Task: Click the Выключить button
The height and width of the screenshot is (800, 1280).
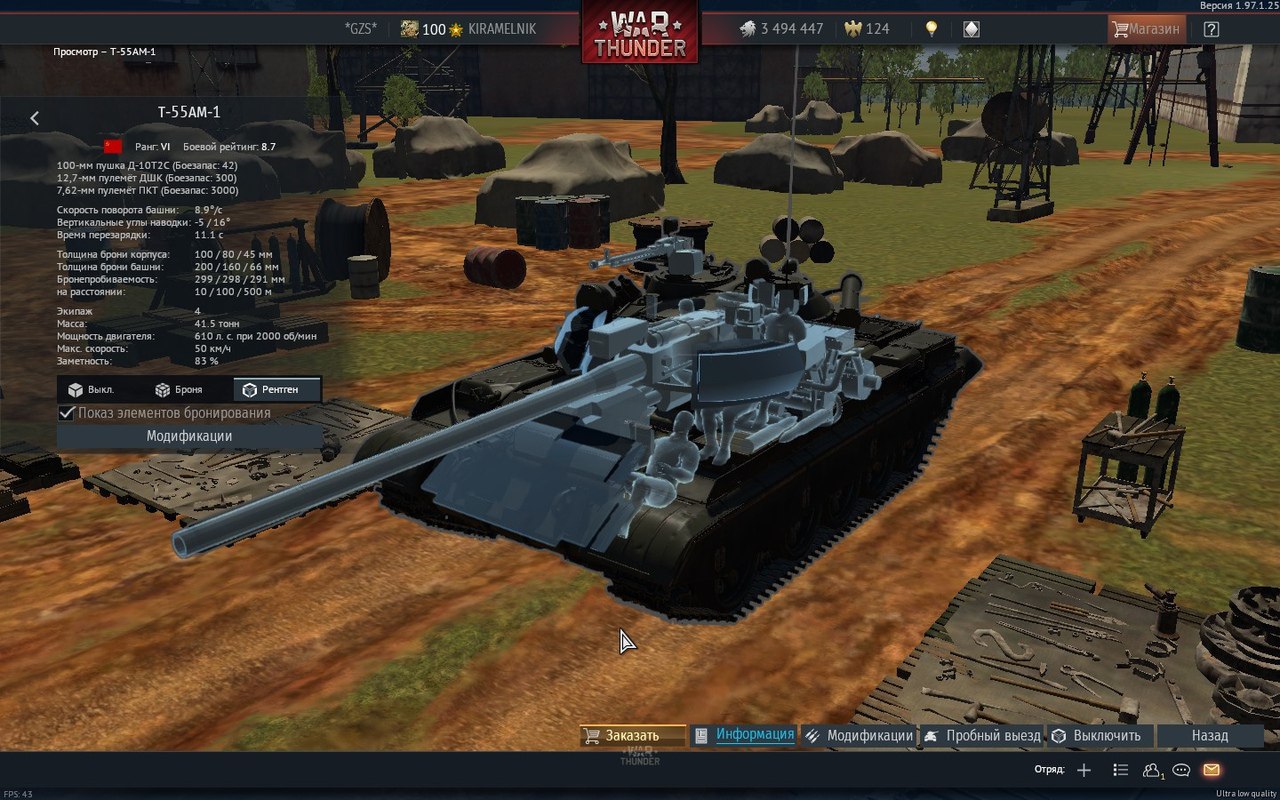Action: pos(1096,736)
